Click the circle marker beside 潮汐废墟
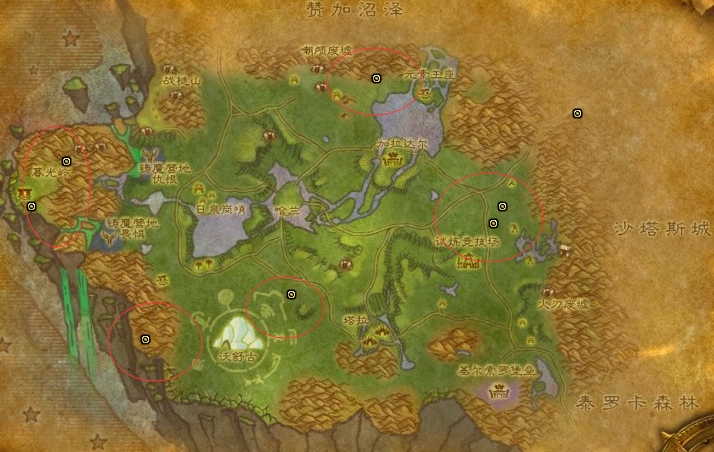Viewport: 714px width, 452px height. [x=377, y=78]
